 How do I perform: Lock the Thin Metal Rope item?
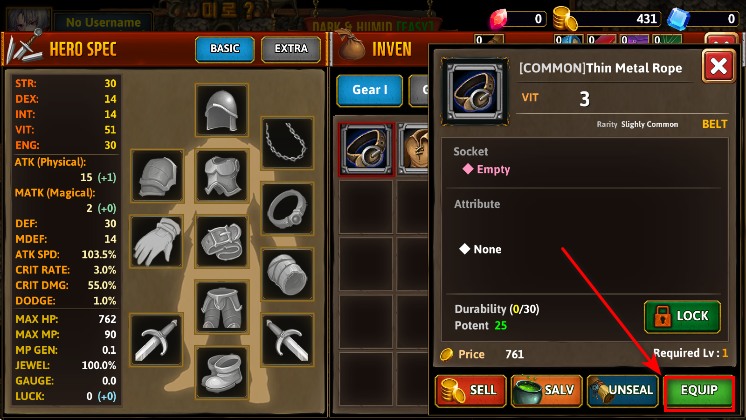[682, 316]
